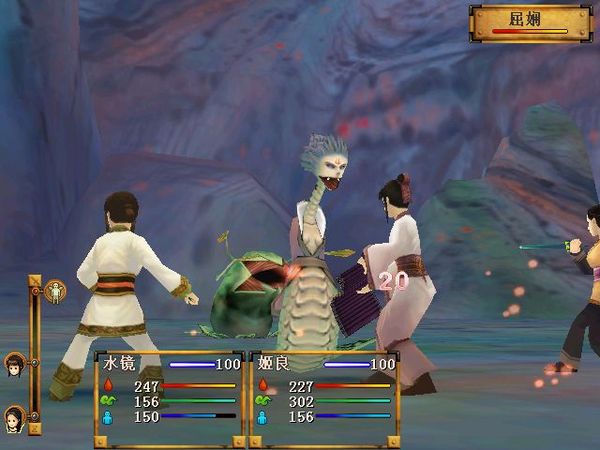Viewport: 600px width, 450px height.
Task: Select the upper character portrait on the turn bar
Action: [15, 364]
